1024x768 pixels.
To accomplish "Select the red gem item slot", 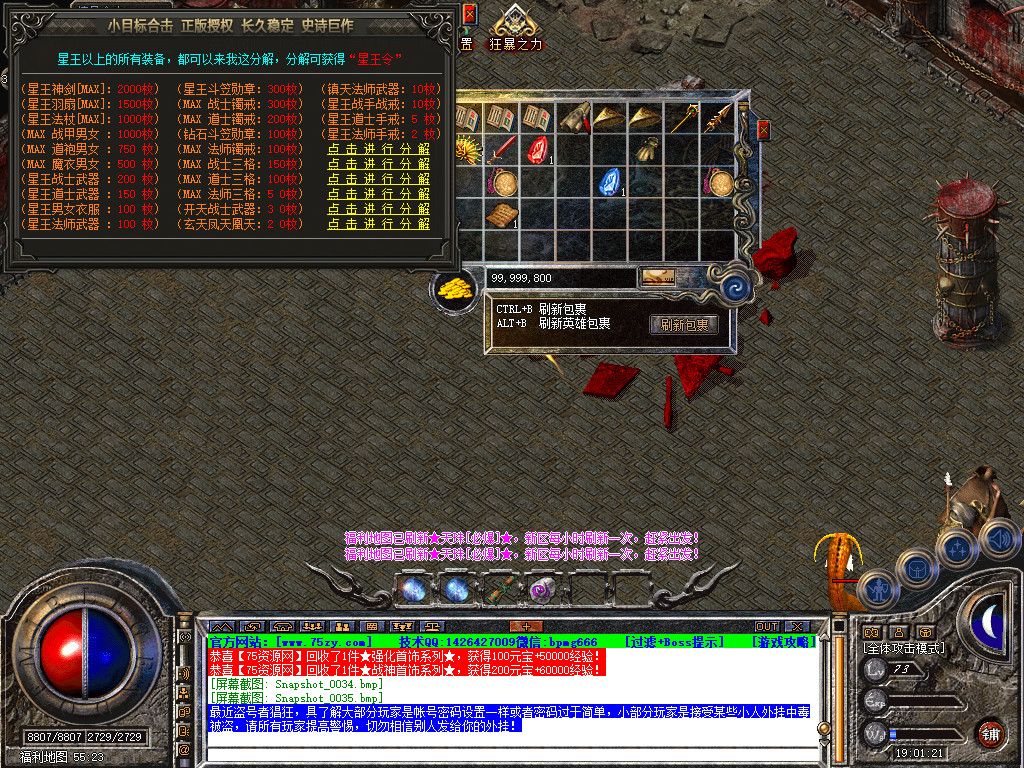I will [539, 151].
